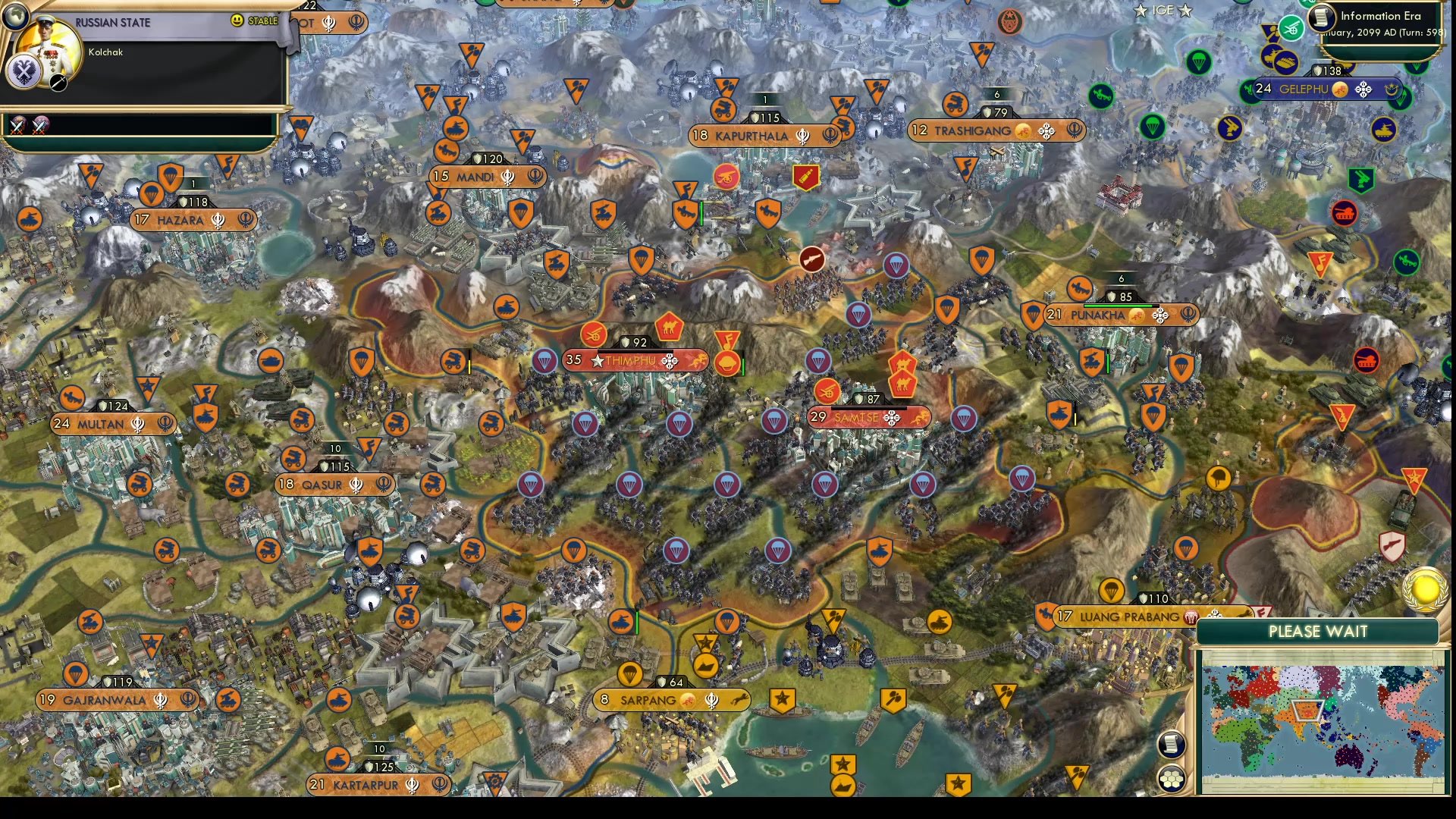Expand Gelephu's banner with the four-arrow icon
Image resolution: width=1456 pixels, height=819 pixels.
[1363, 89]
